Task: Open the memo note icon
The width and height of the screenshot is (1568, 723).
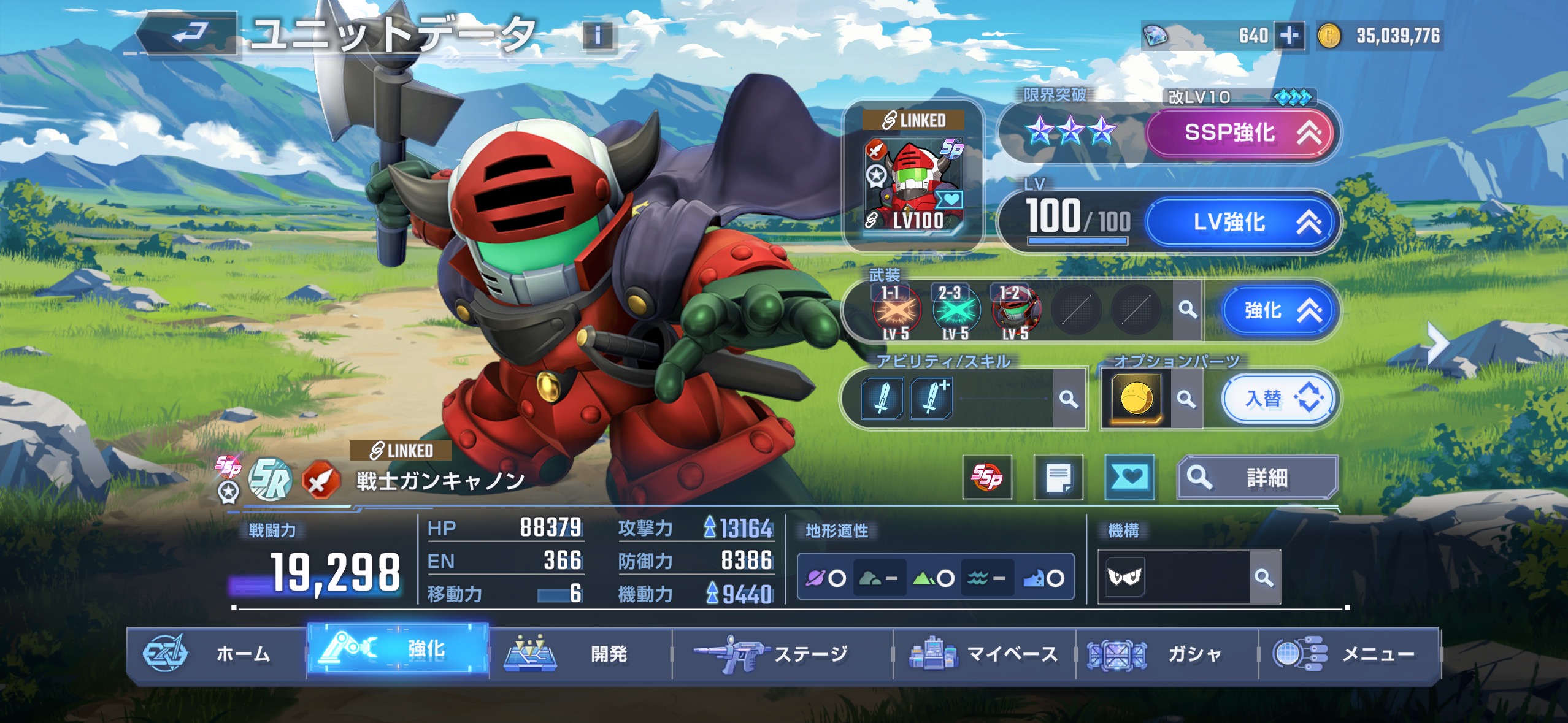Action: [x=1058, y=477]
